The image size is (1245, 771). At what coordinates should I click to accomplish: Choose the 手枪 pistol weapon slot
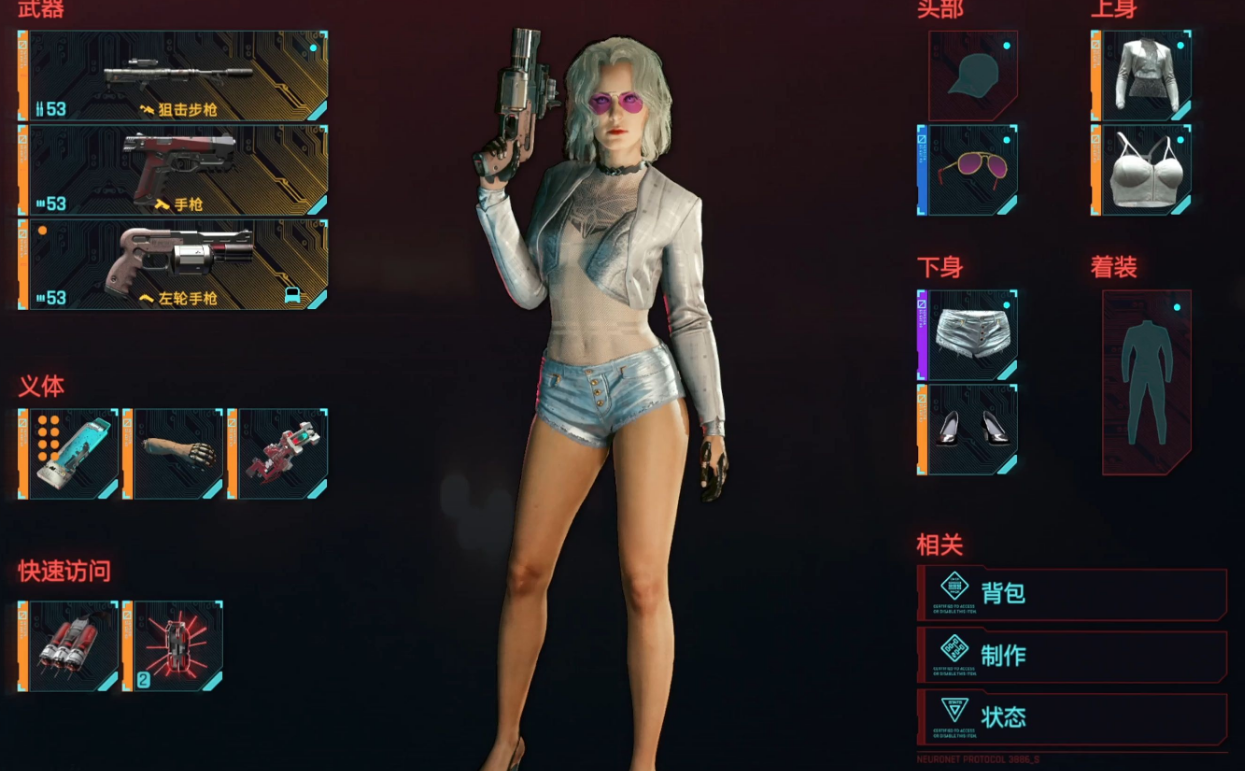(173, 170)
